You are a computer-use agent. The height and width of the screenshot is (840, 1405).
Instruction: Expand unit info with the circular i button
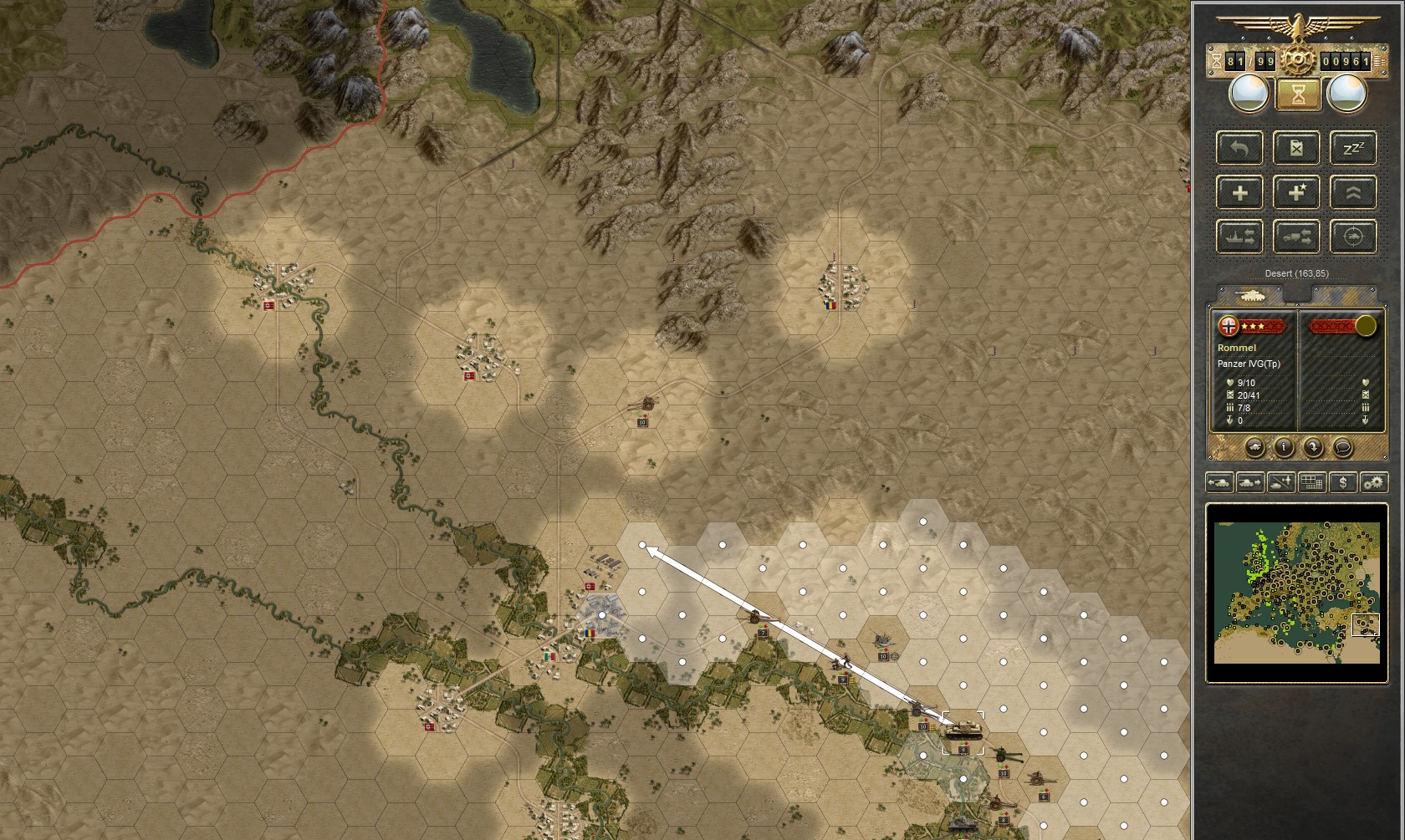(x=1284, y=446)
